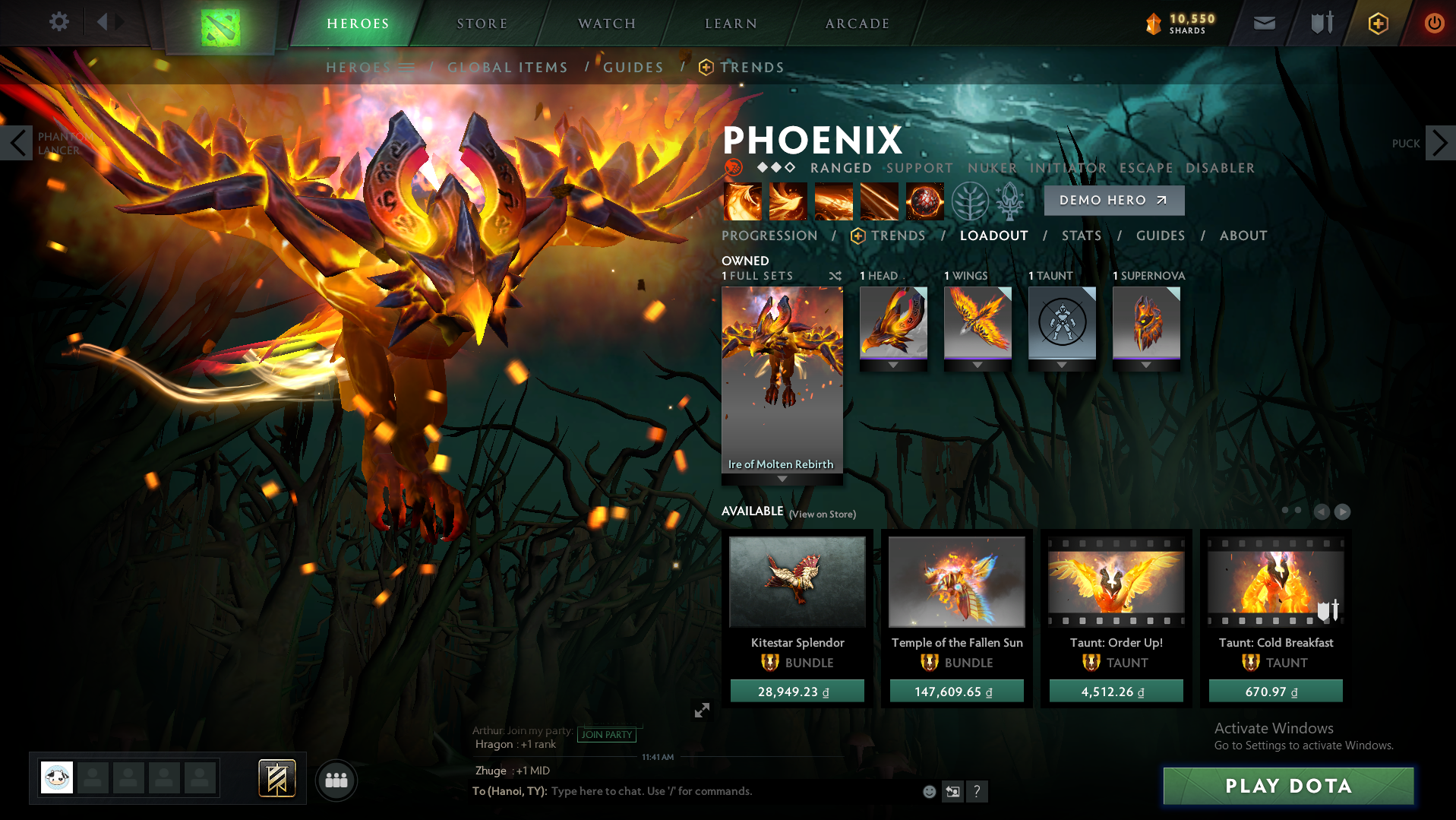Switch to the STATS tab
1456x820 pixels.
[x=1081, y=236]
